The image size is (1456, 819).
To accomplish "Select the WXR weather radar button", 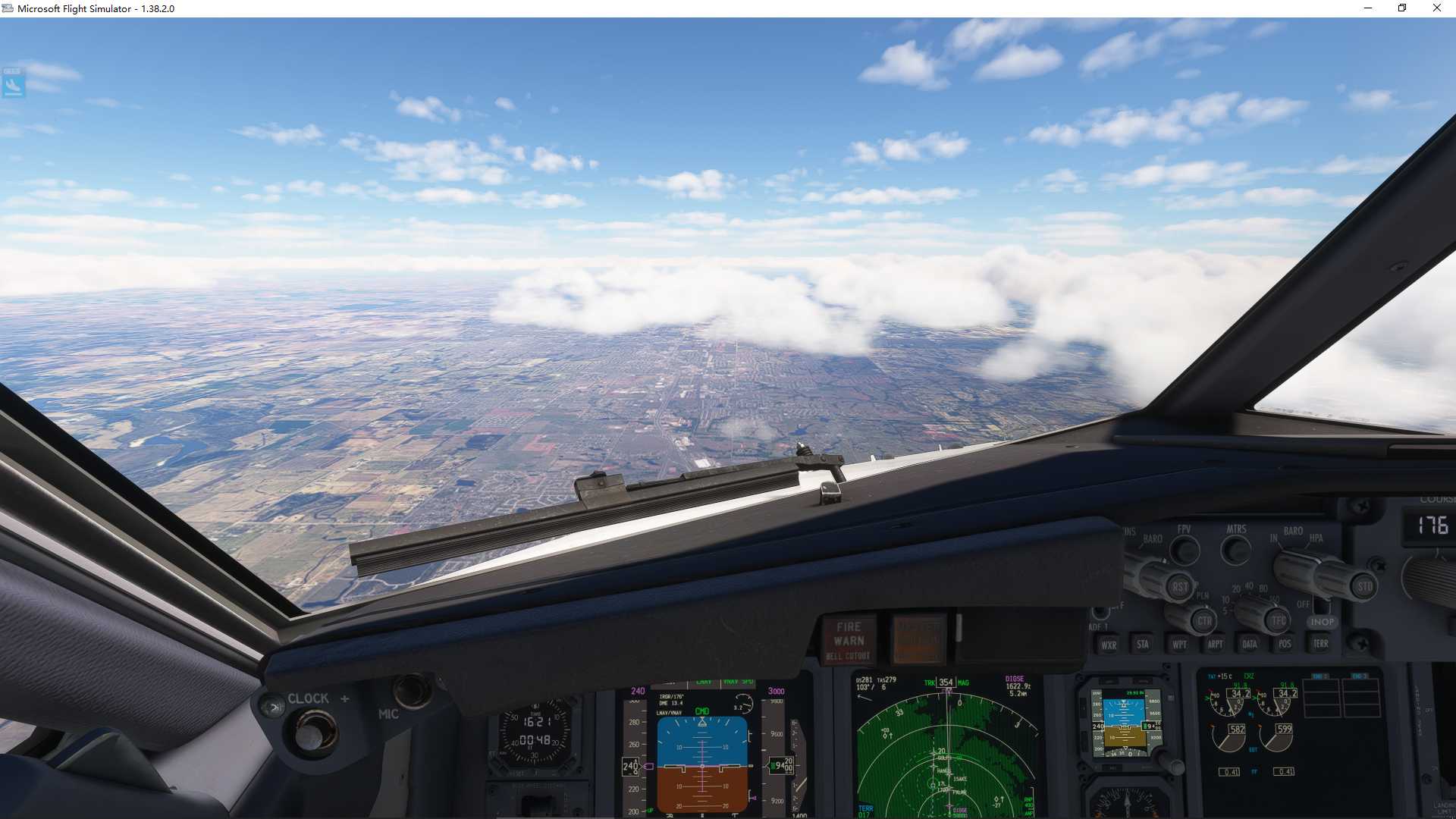I will click(1110, 645).
